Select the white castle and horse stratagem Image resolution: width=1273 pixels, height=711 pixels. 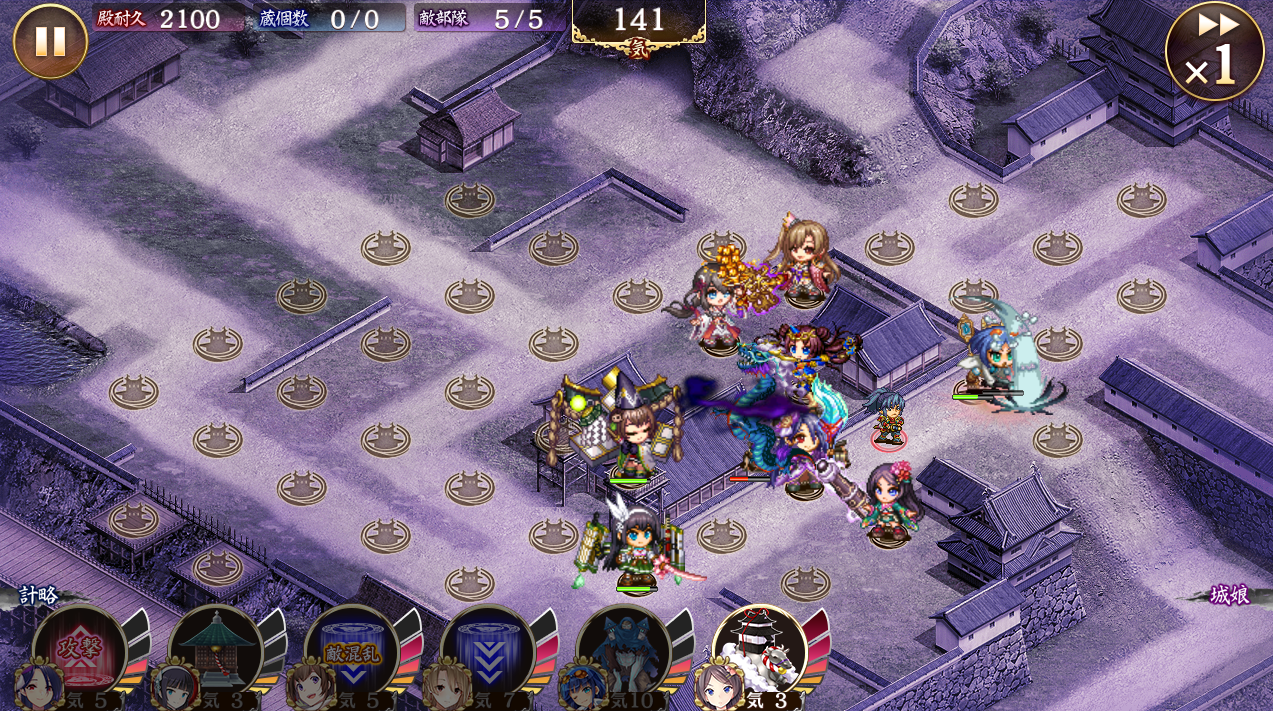[760, 650]
